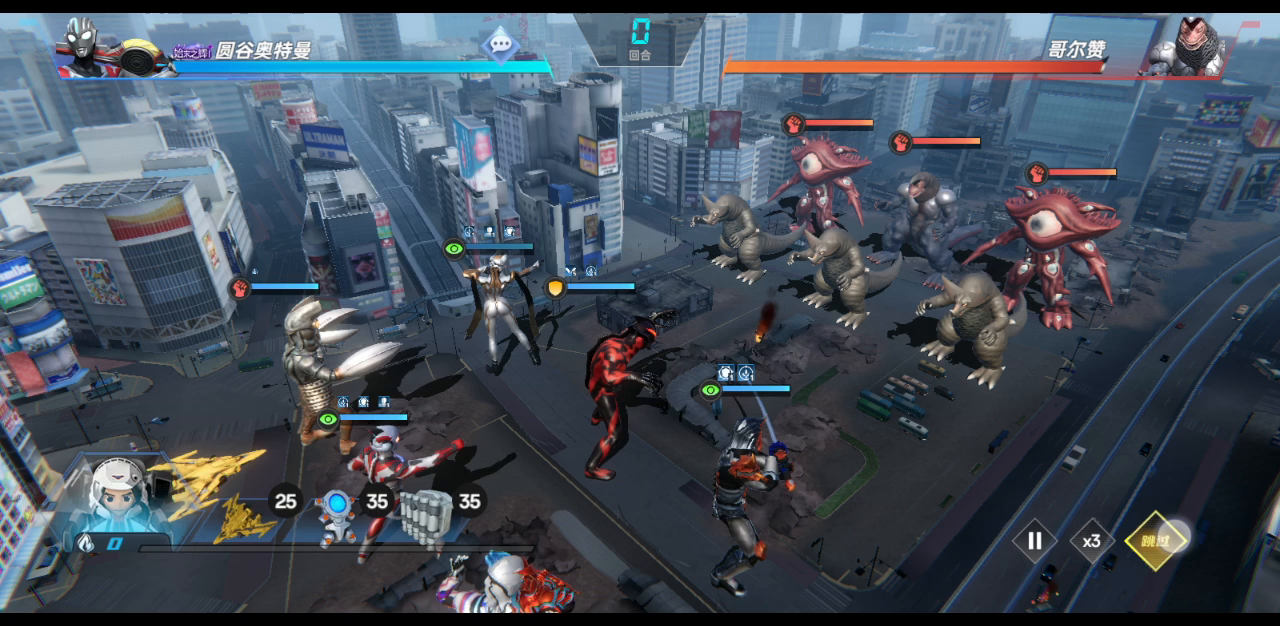Open the chat bubble icon
This screenshot has height=626, width=1280.
coord(497,43)
